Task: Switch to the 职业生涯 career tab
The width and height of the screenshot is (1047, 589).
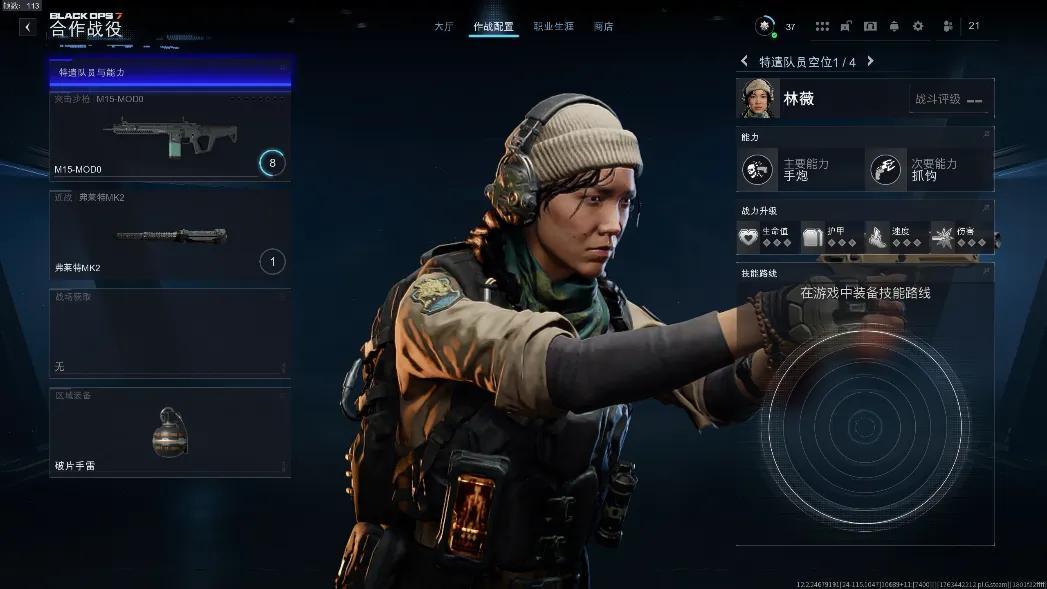Action: 553,27
